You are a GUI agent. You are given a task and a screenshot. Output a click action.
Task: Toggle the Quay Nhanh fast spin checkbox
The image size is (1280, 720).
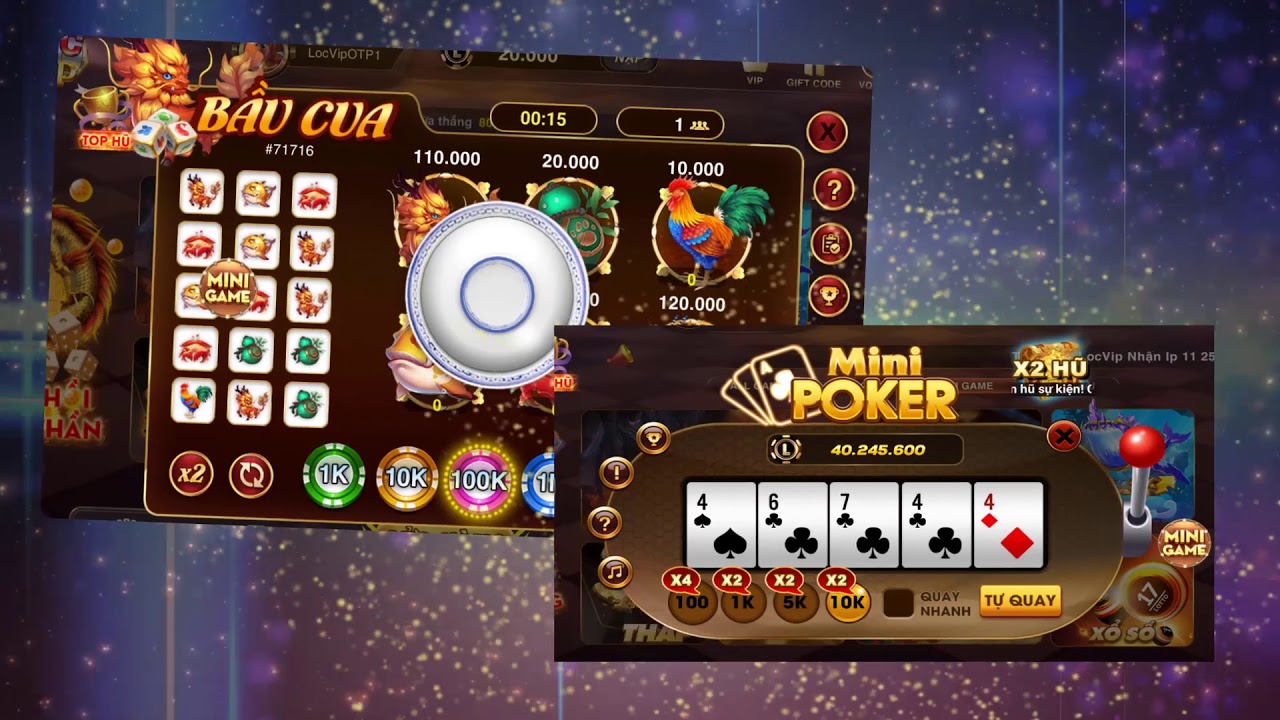[899, 603]
